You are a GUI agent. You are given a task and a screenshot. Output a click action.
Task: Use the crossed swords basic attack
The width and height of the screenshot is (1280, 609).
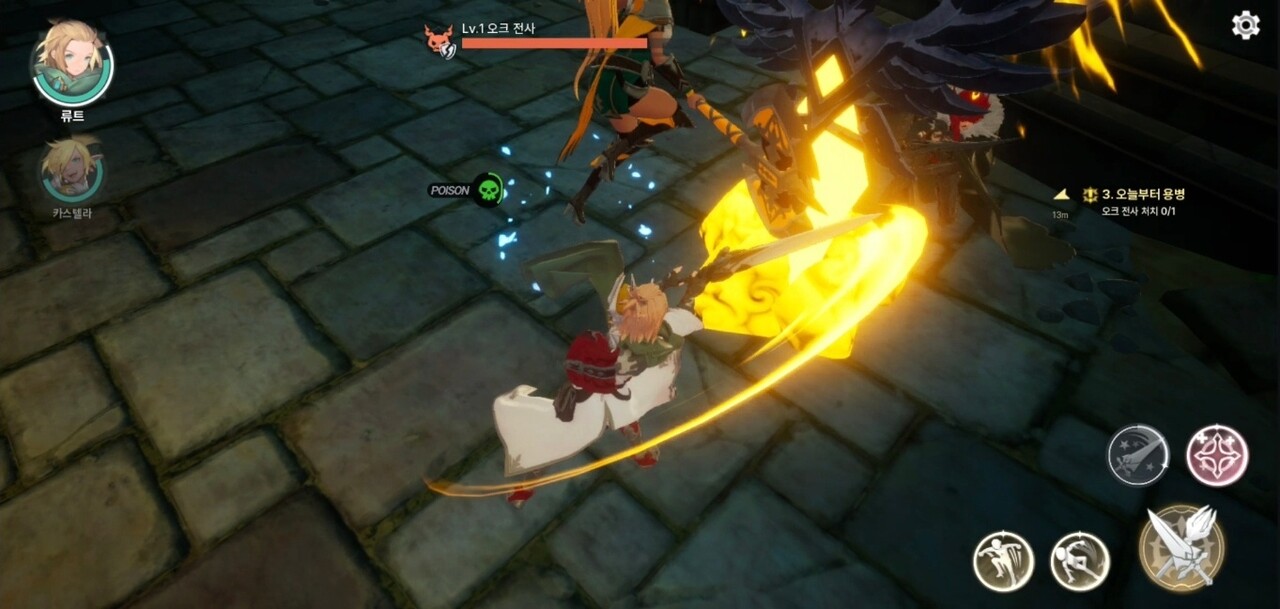pyautogui.click(x=1181, y=547)
